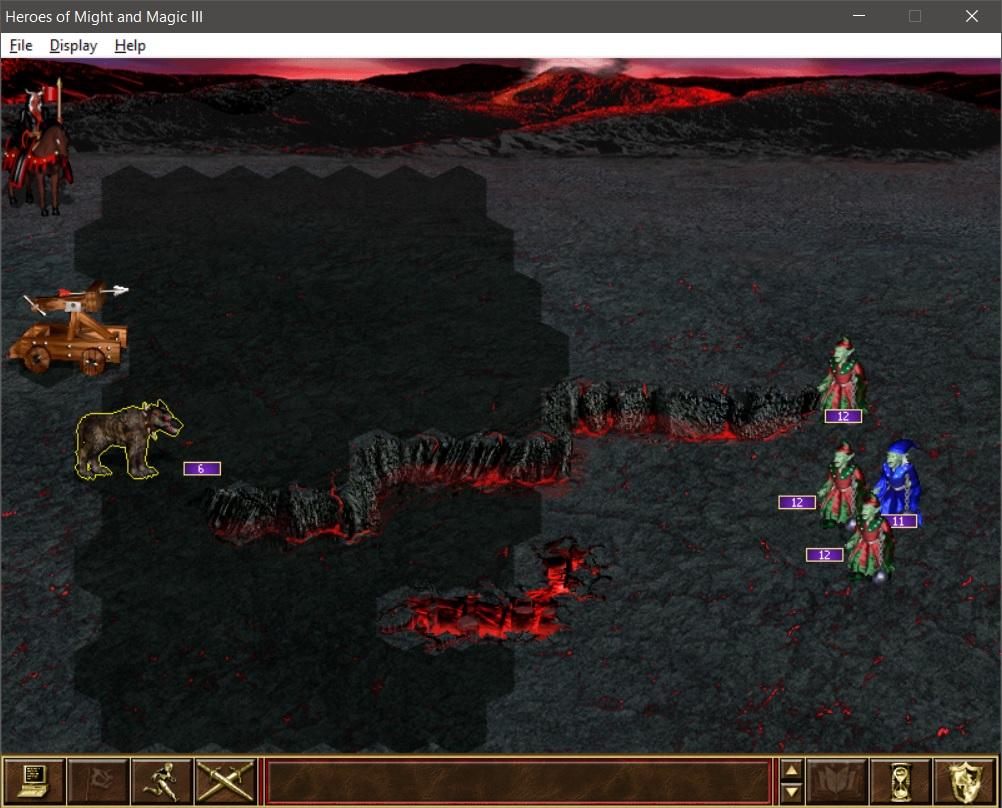This screenshot has height=808, width=1002.
Task: Minimize the game window
Action: pos(858,16)
